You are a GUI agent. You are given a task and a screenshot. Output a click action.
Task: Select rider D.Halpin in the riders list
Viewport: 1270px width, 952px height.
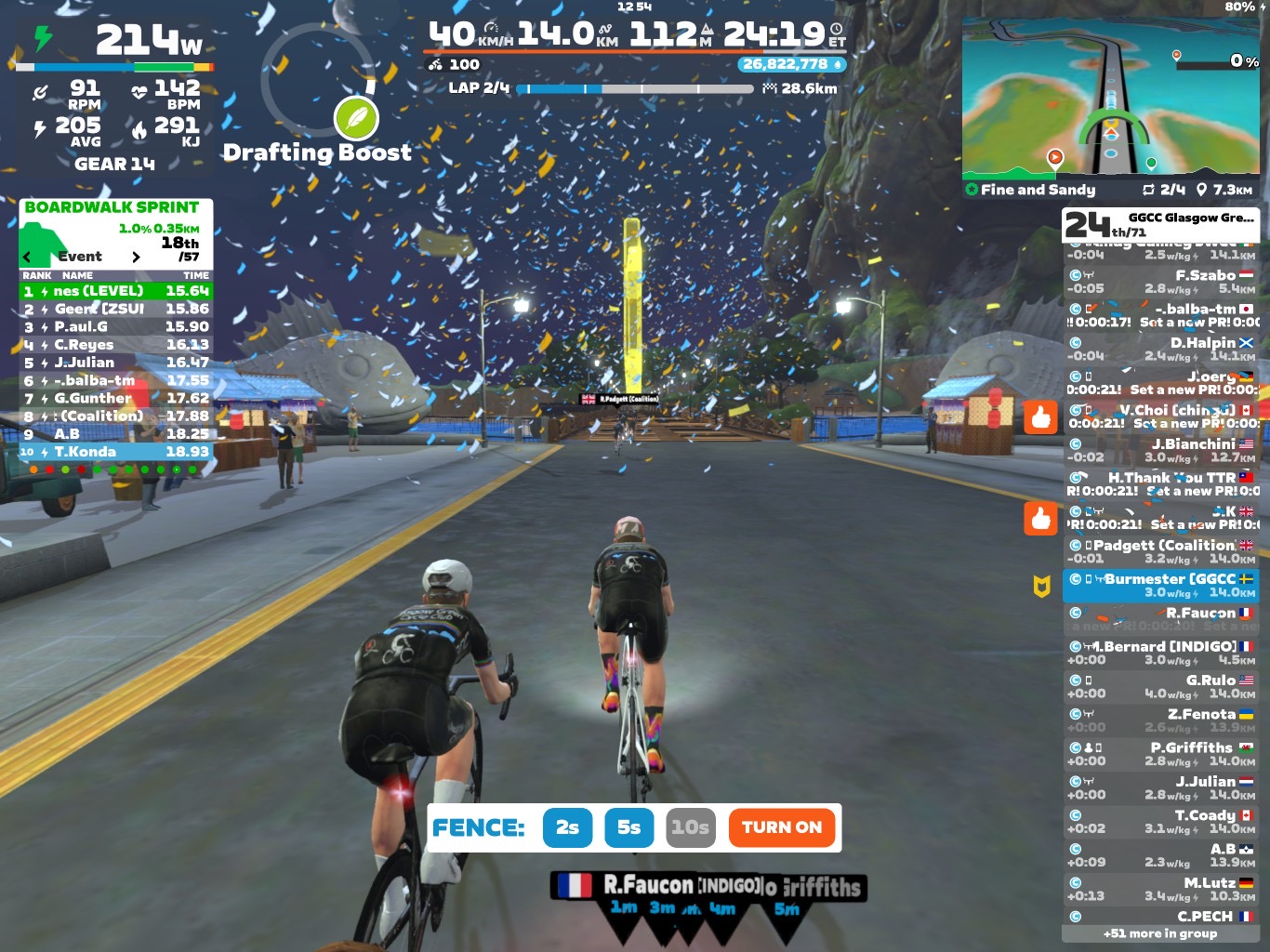click(1161, 350)
